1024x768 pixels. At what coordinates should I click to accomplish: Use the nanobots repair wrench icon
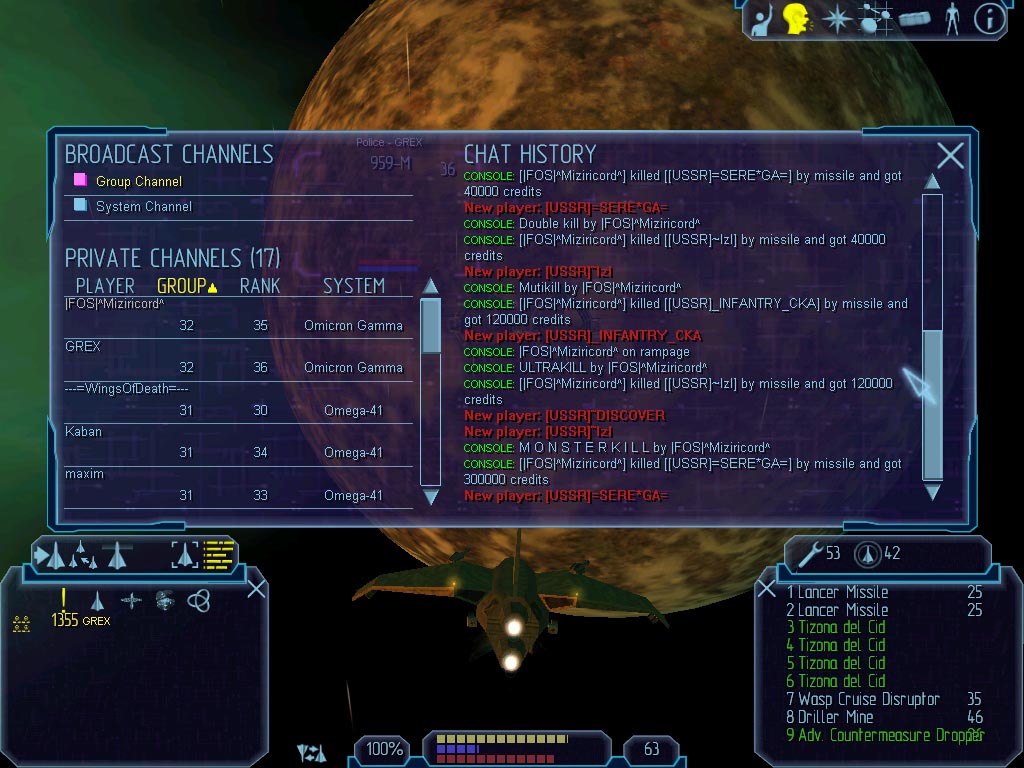pos(810,553)
